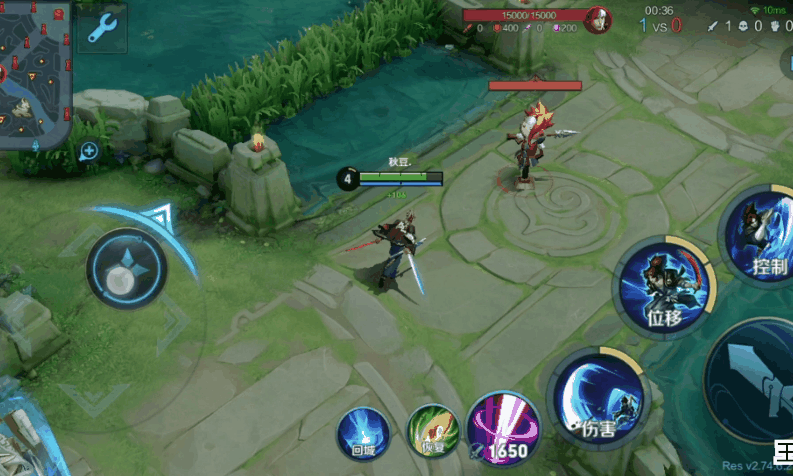Select the enemy hero portrait at top

click(x=598, y=18)
